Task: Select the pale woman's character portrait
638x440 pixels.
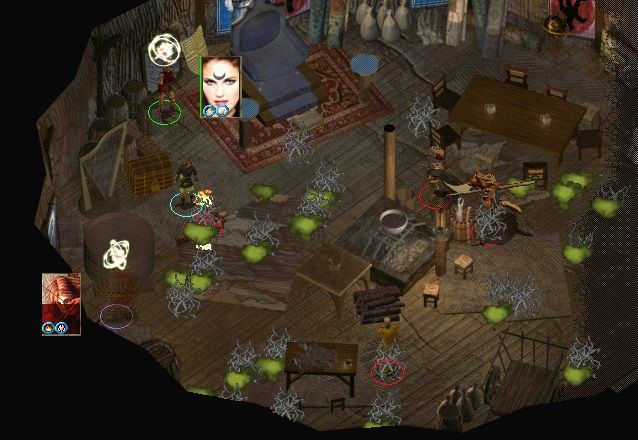Action: (220, 83)
